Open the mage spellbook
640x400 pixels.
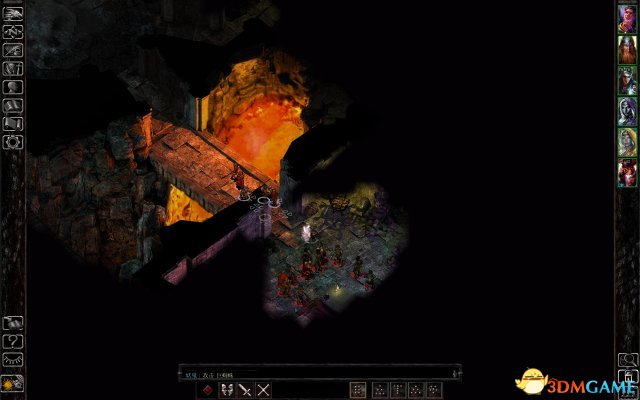point(13,106)
